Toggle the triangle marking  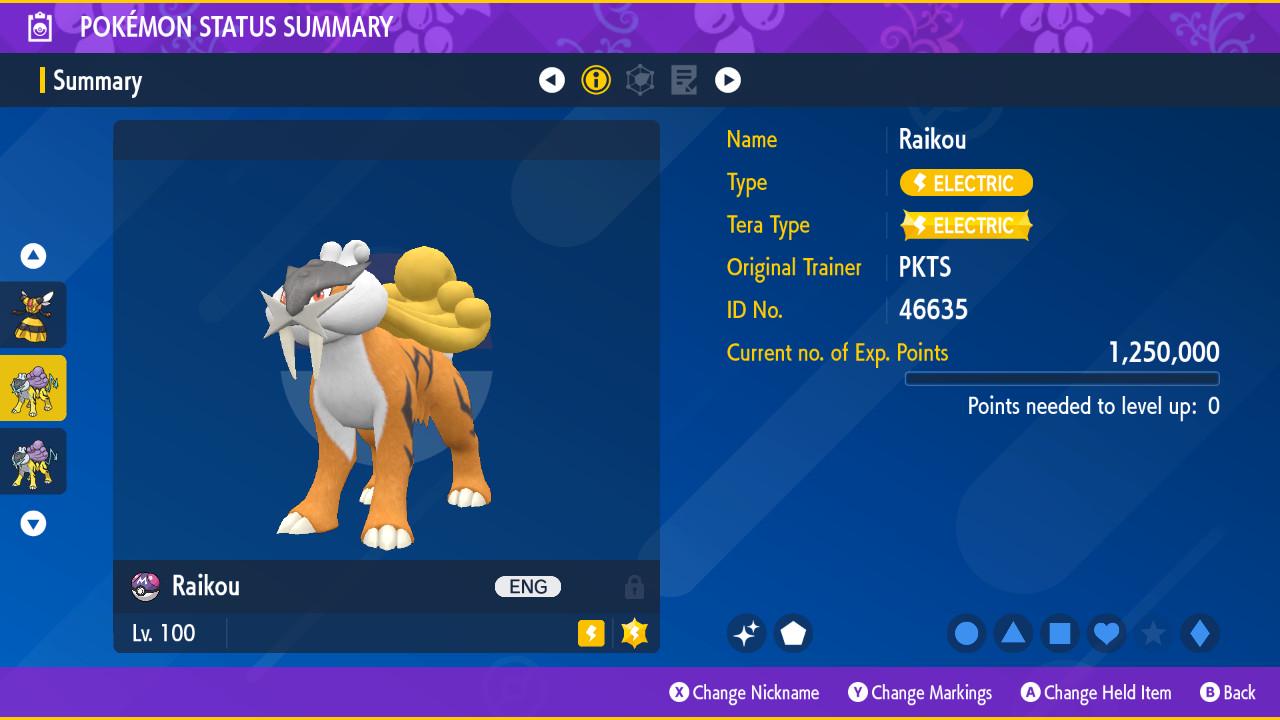point(1013,633)
